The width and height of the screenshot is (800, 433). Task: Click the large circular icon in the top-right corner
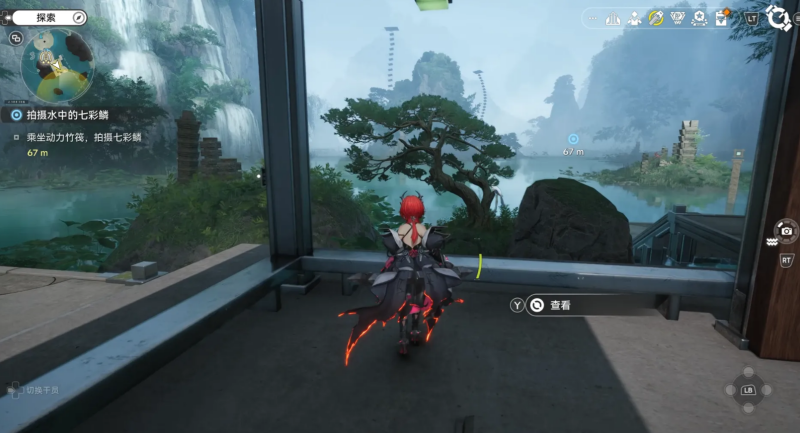778,18
